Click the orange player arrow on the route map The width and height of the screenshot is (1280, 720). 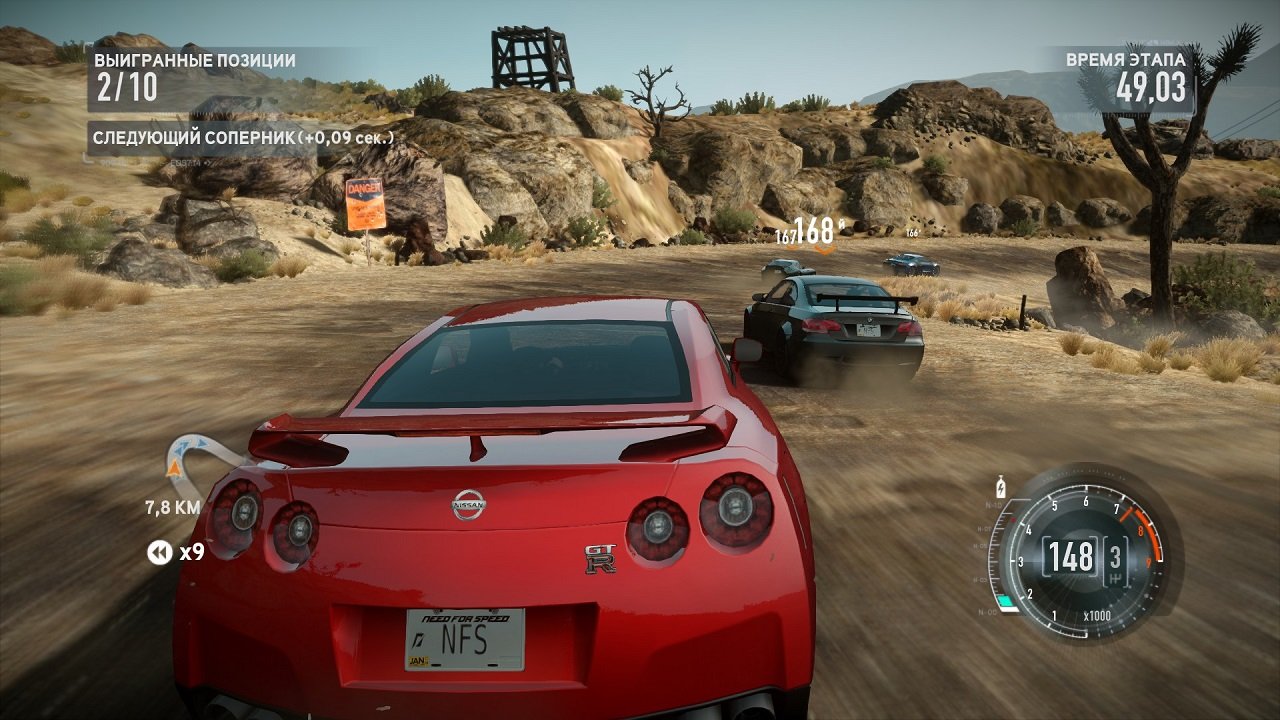coord(174,468)
